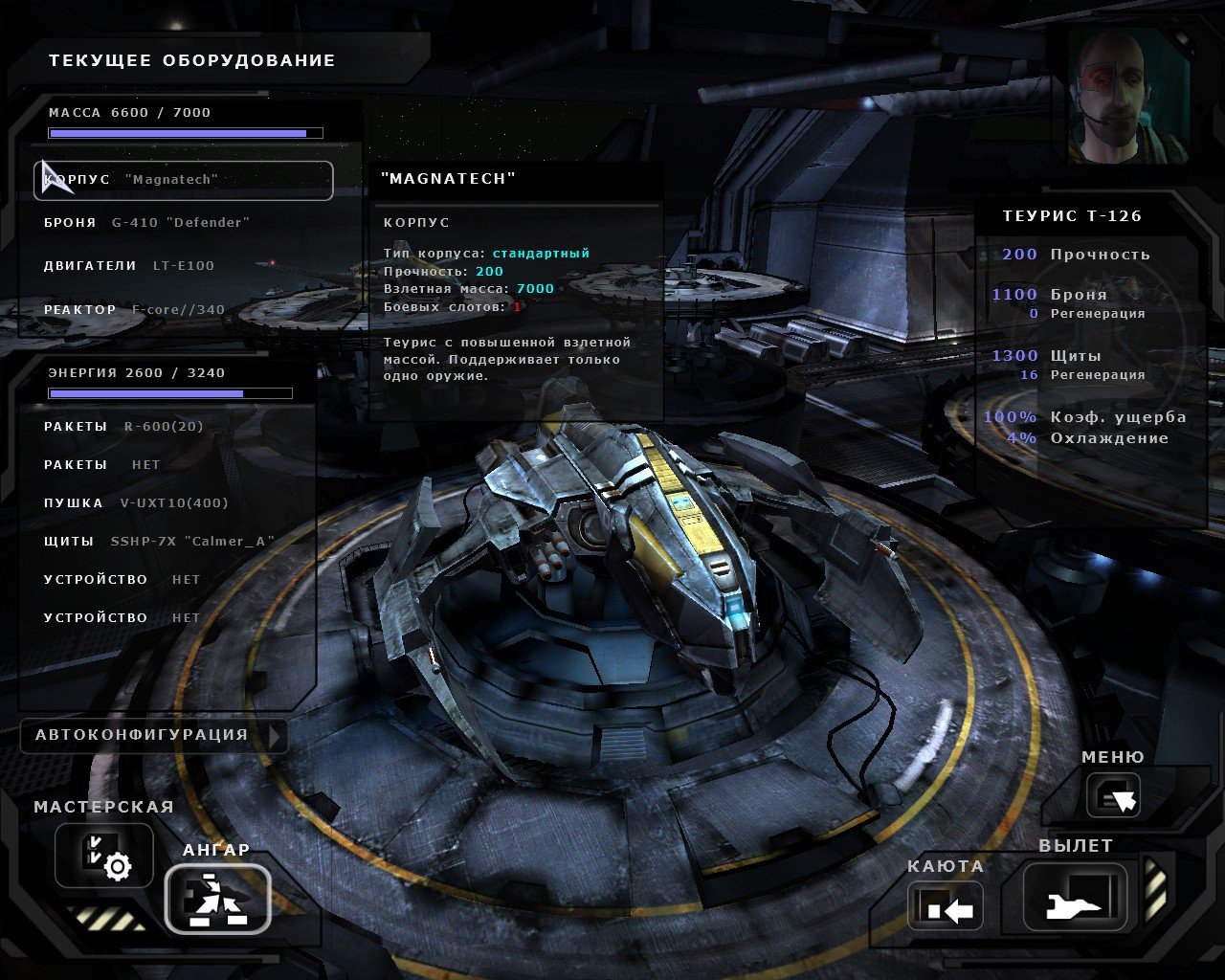Viewport: 1225px width, 980px height.
Task: Pick the Реактор F-core//340 row
Action: tap(134, 310)
